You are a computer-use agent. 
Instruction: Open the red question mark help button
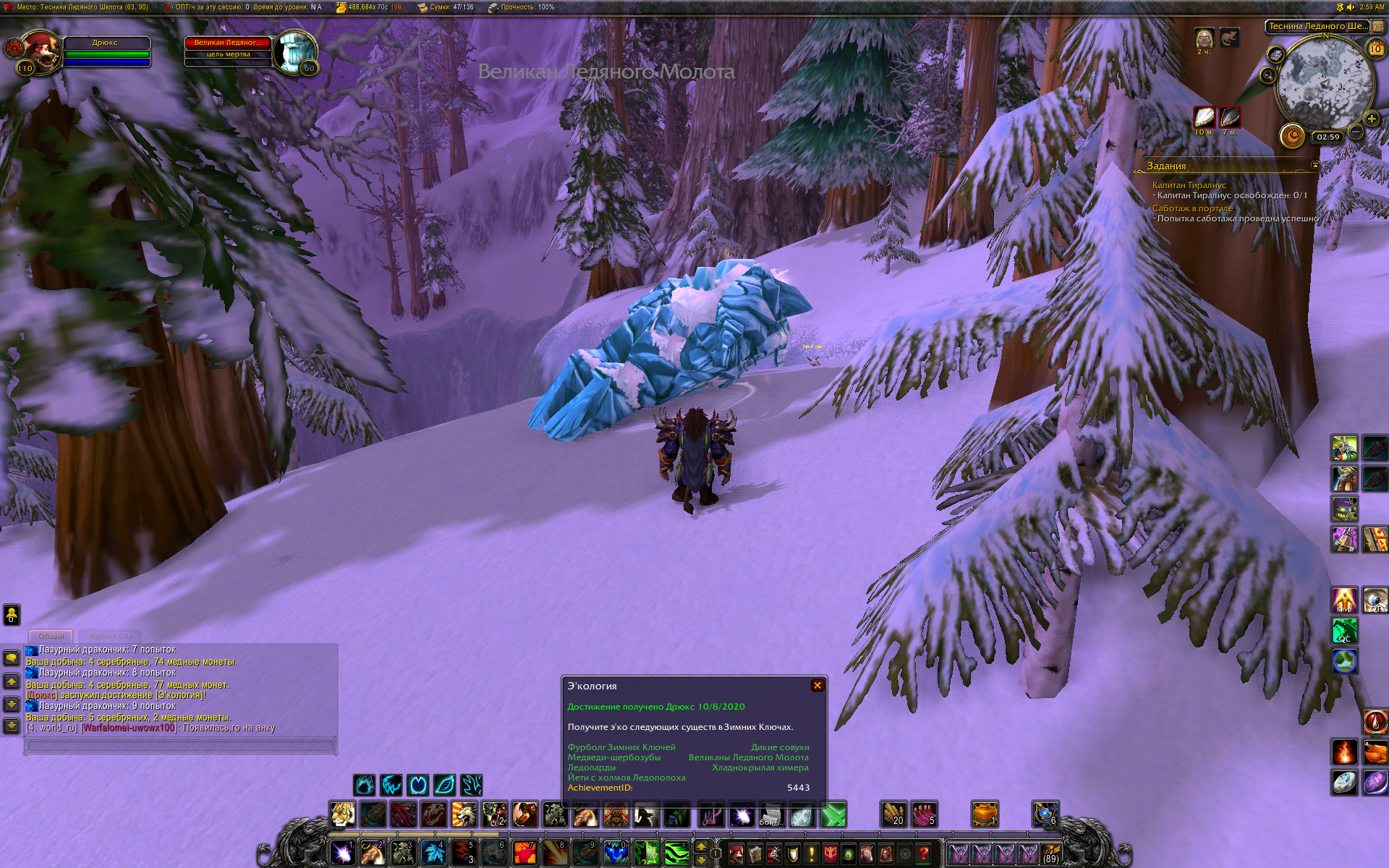[923, 854]
